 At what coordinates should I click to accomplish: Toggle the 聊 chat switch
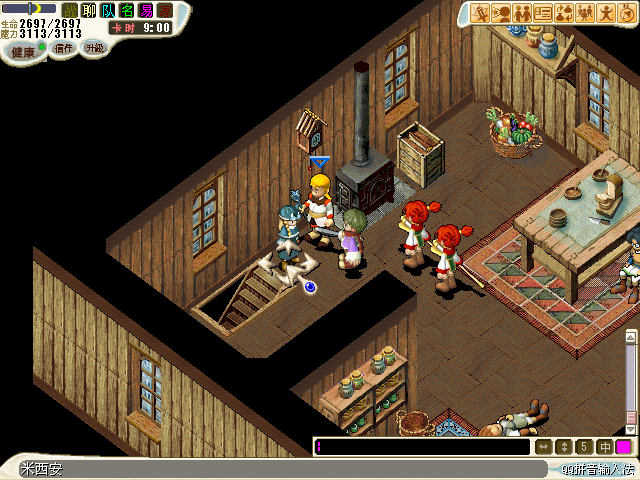[x=89, y=10]
